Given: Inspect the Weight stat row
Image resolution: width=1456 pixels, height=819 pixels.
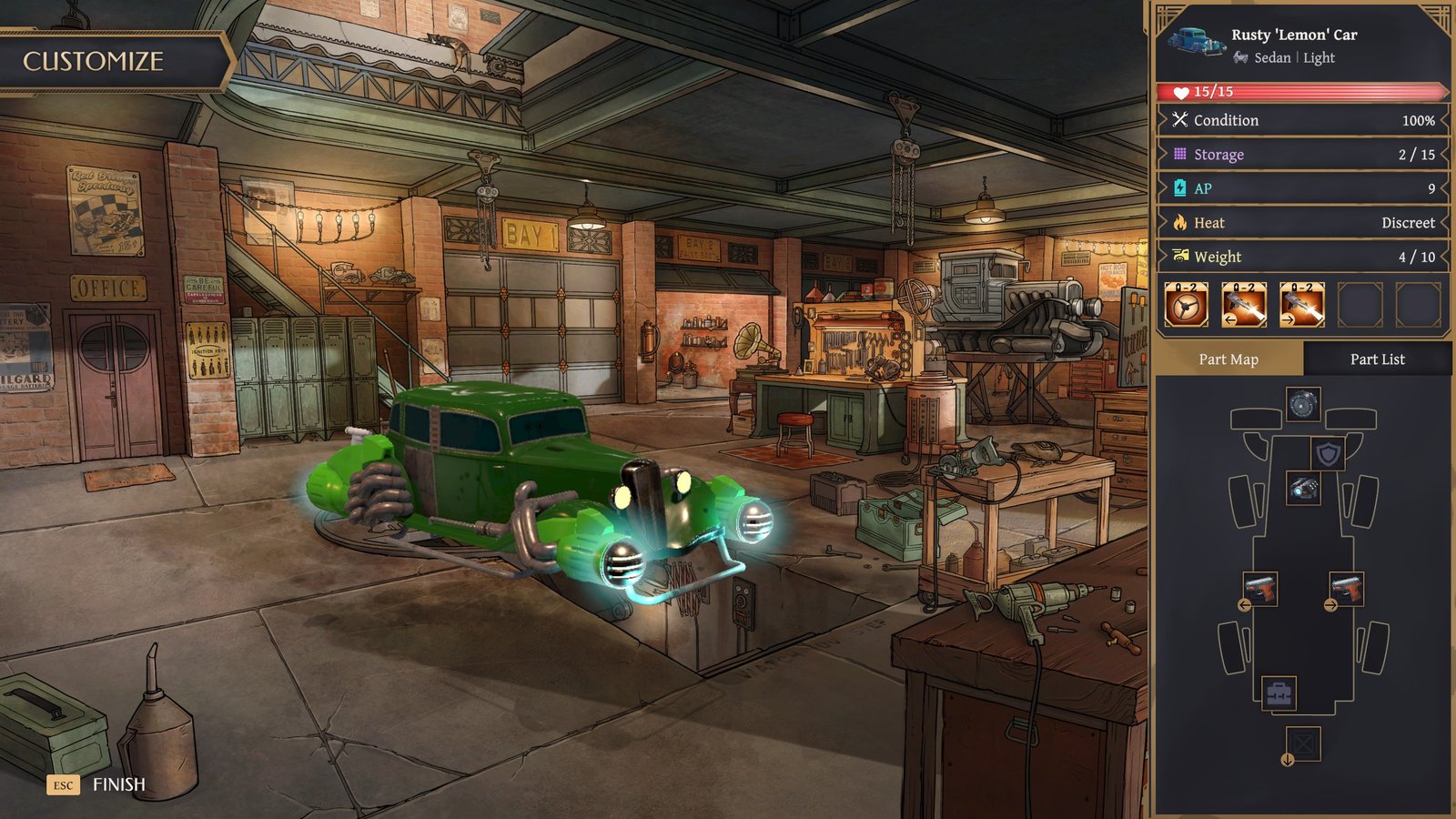Looking at the screenshot, I should tap(1303, 257).
